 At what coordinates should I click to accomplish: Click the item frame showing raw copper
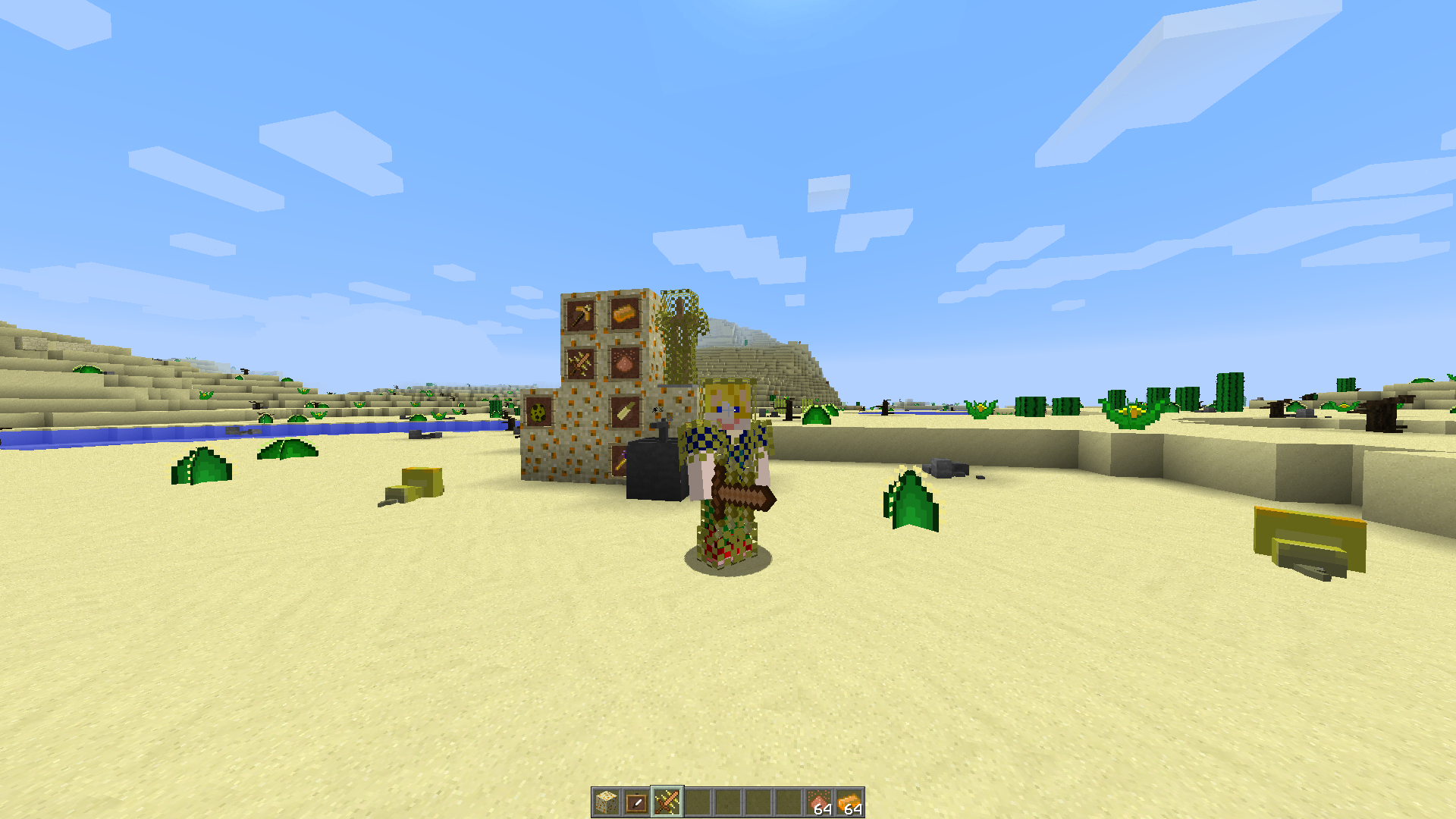624,362
